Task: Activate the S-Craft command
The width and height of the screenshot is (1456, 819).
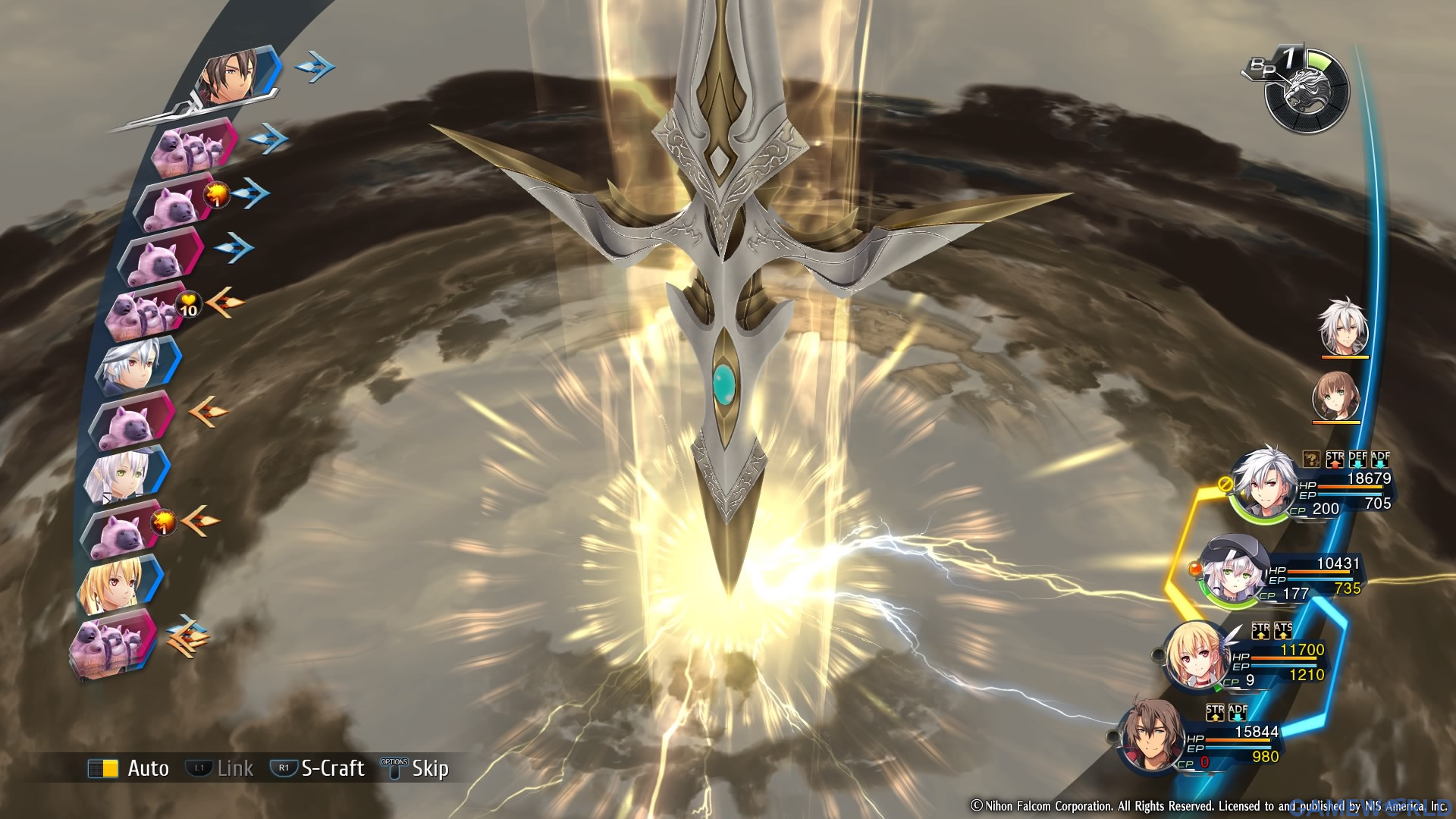Action: [318, 768]
